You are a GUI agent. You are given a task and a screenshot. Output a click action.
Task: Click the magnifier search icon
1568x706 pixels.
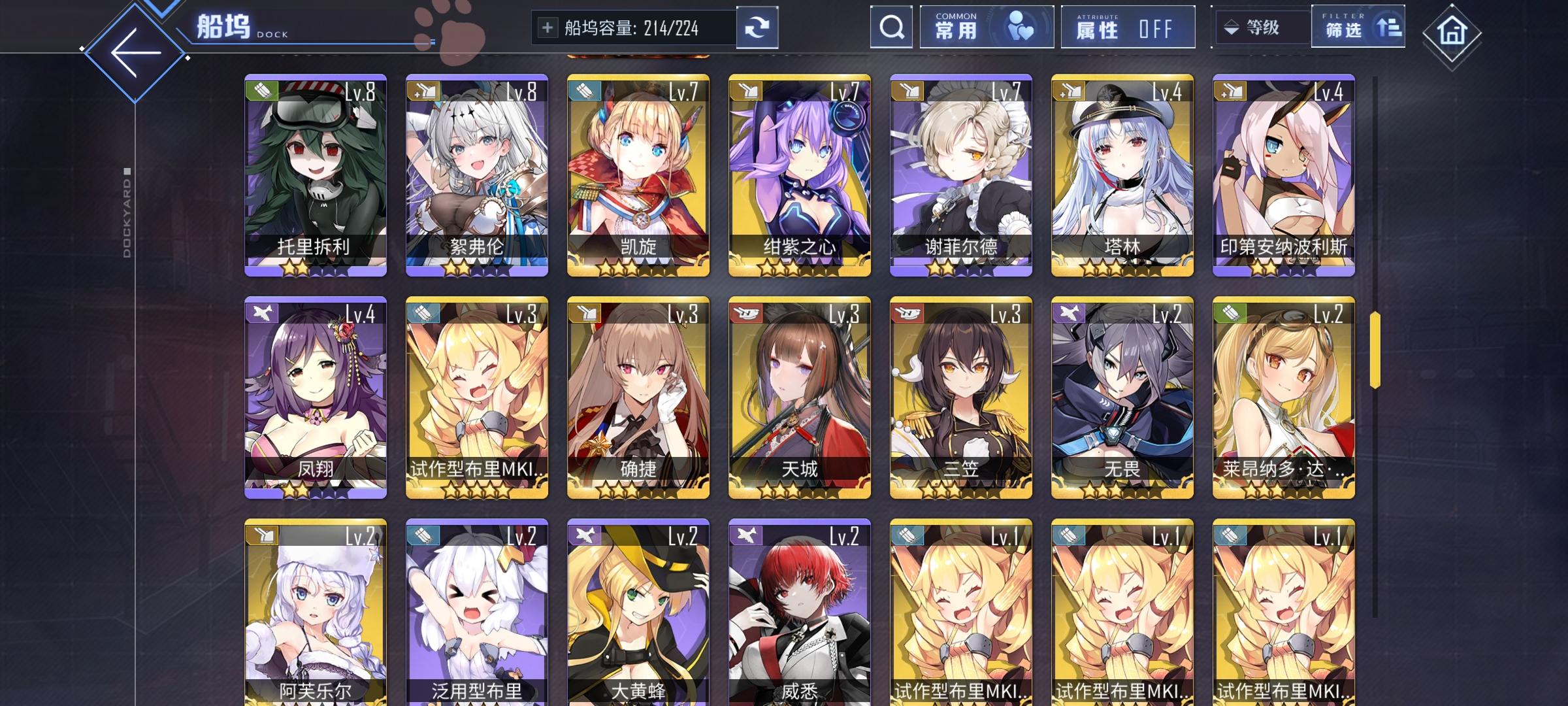(890, 27)
